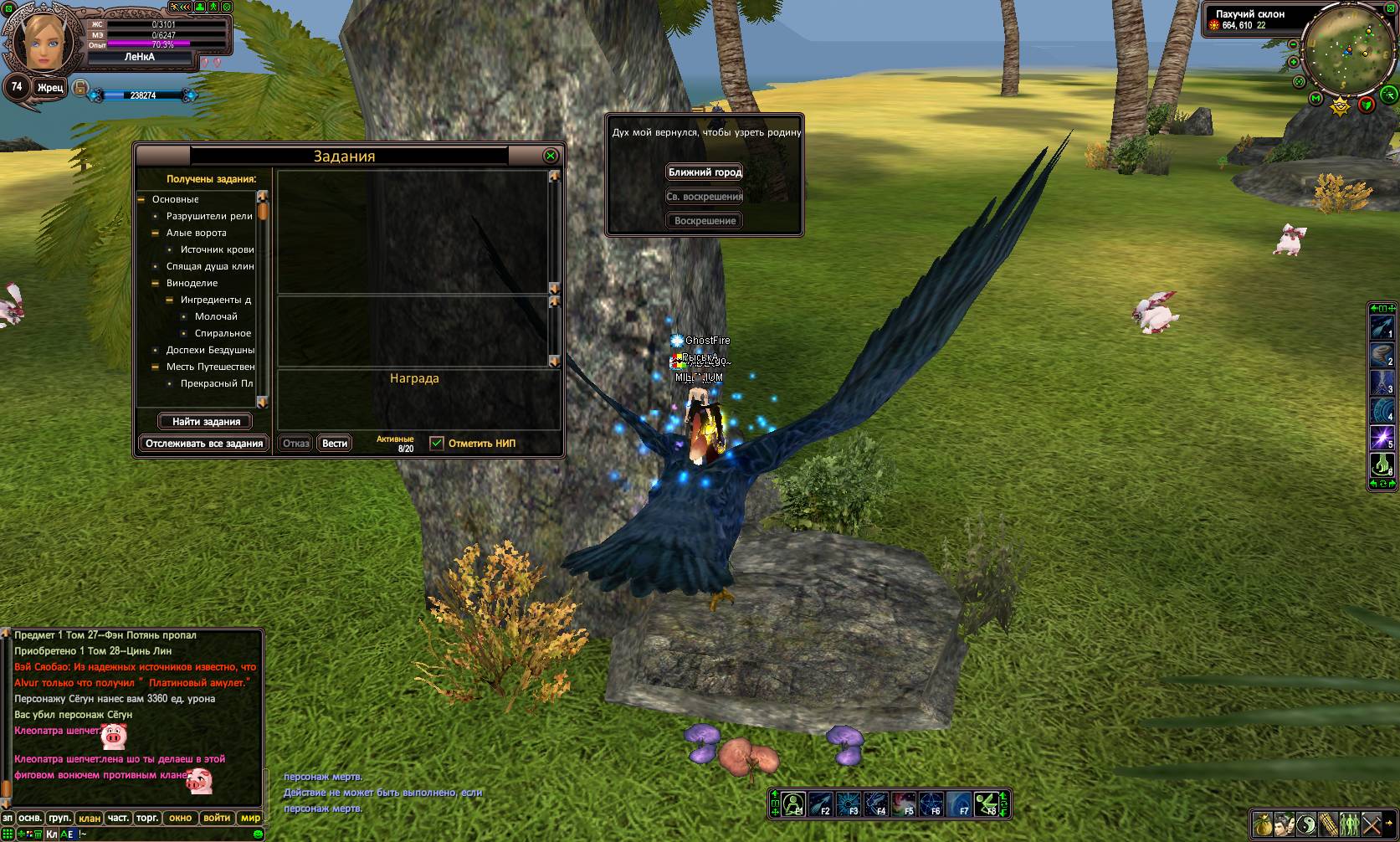Activate the F2 hotbar skill
This screenshot has height=842, width=1400.
[820, 804]
